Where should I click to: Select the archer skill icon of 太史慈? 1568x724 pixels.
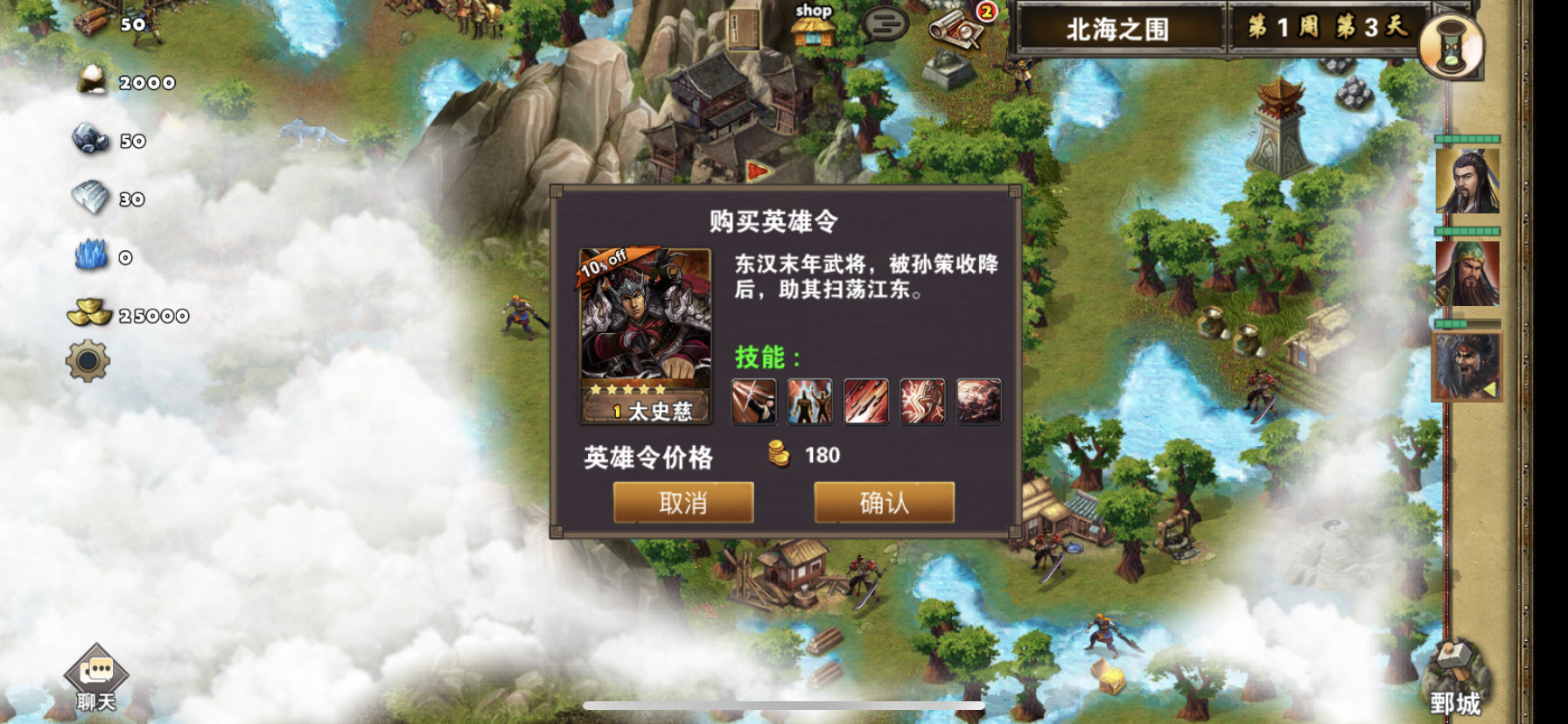pos(754,401)
